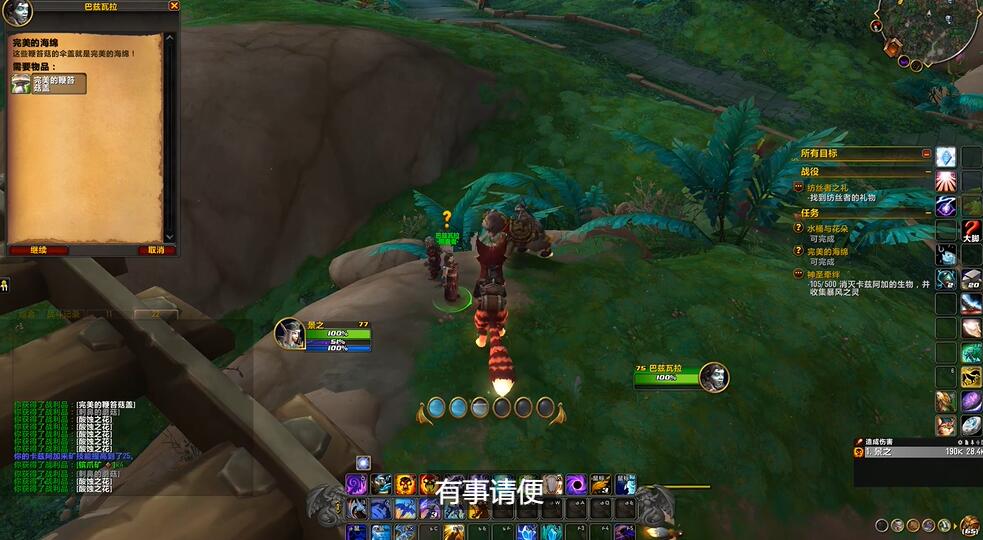Activate the red question mark 大脚 icon
This screenshot has width=983, height=540.
971,231
